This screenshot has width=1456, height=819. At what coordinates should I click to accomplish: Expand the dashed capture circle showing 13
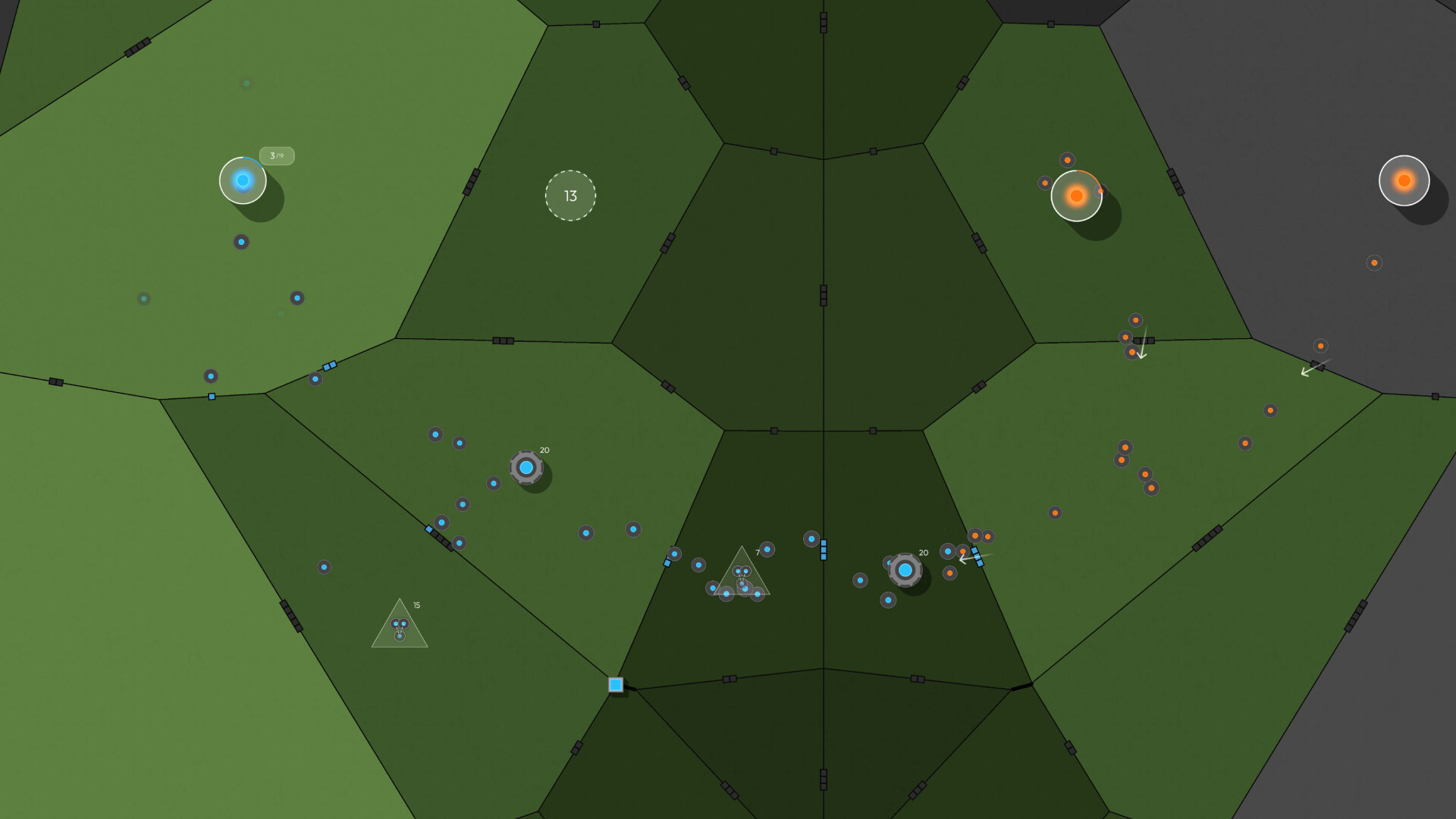[571, 195]
